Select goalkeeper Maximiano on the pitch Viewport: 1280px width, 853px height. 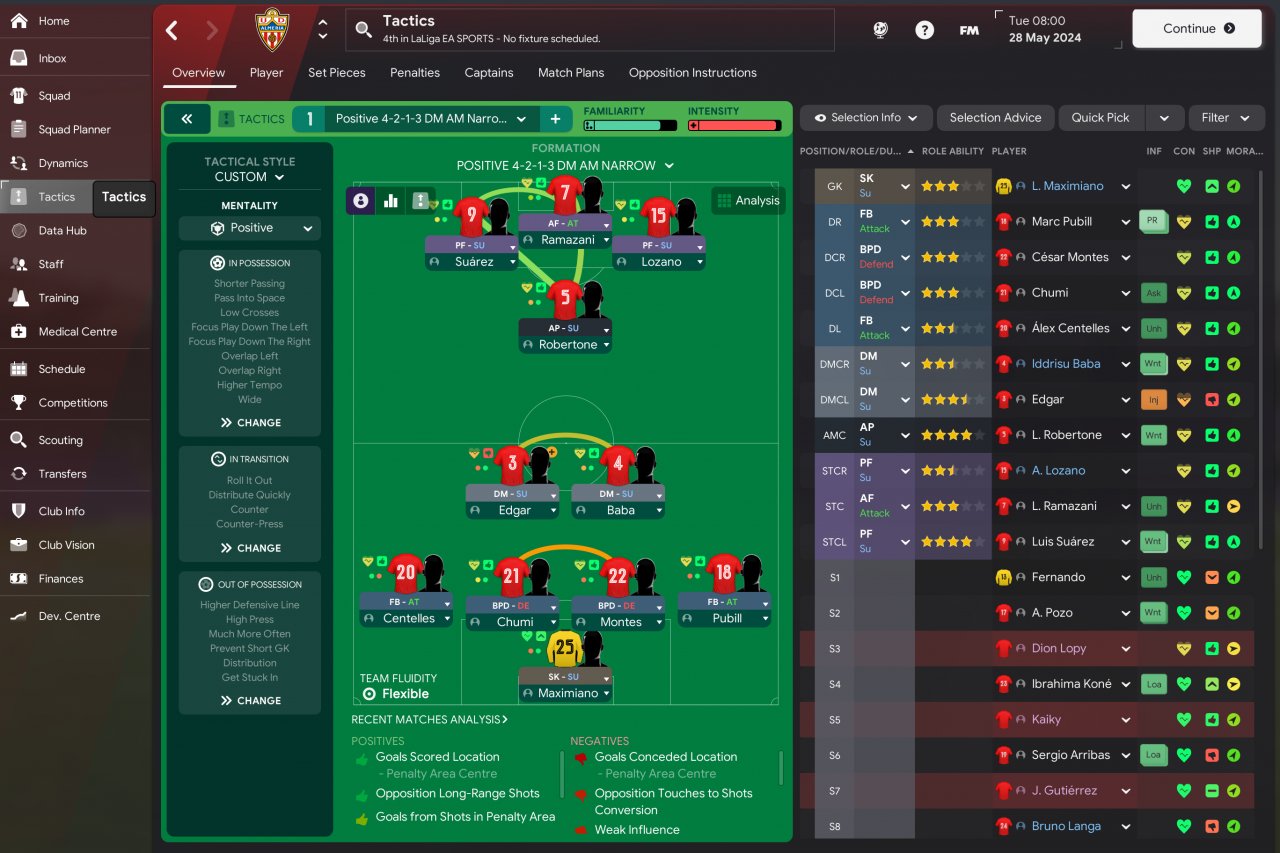tap(566, 652)
